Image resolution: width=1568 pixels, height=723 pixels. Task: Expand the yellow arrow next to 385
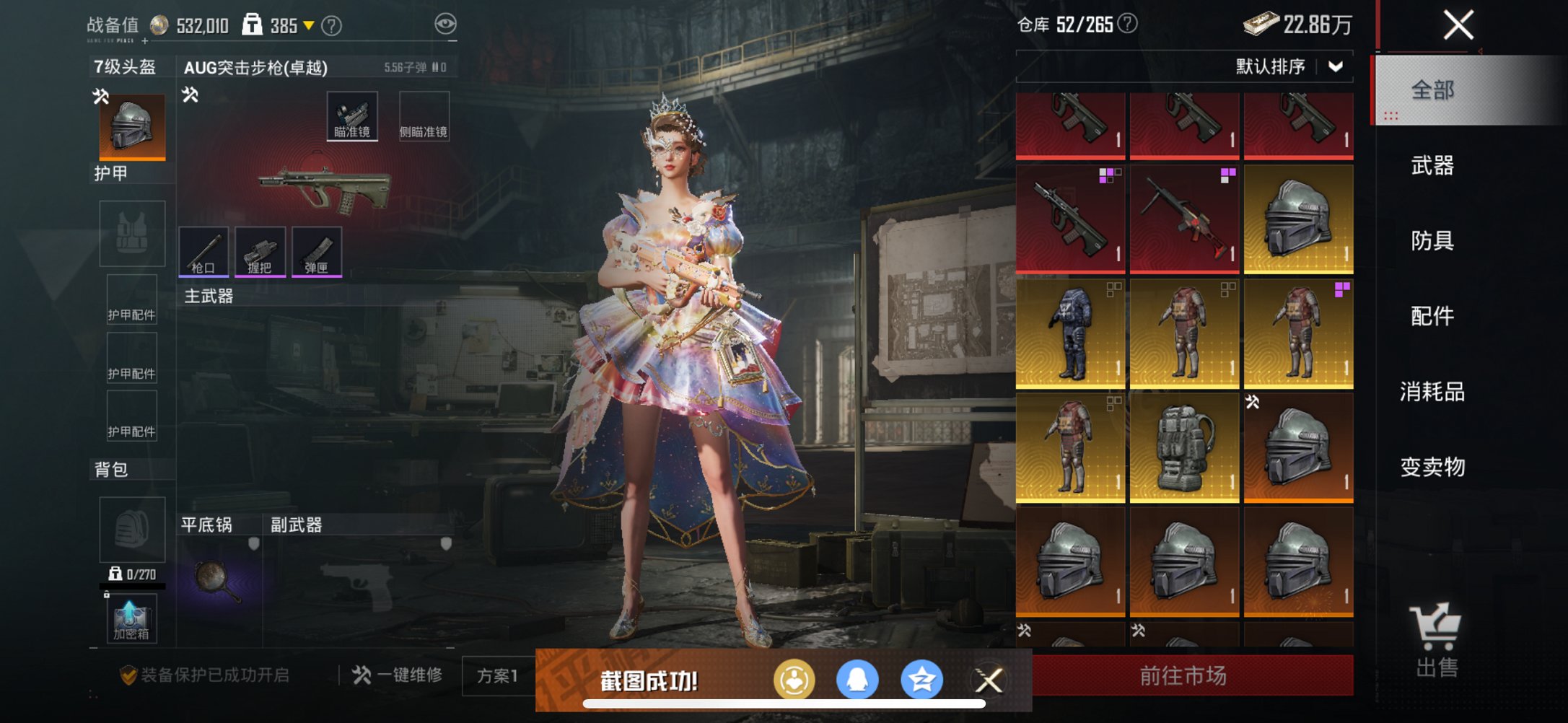click(x=310, y=22)
